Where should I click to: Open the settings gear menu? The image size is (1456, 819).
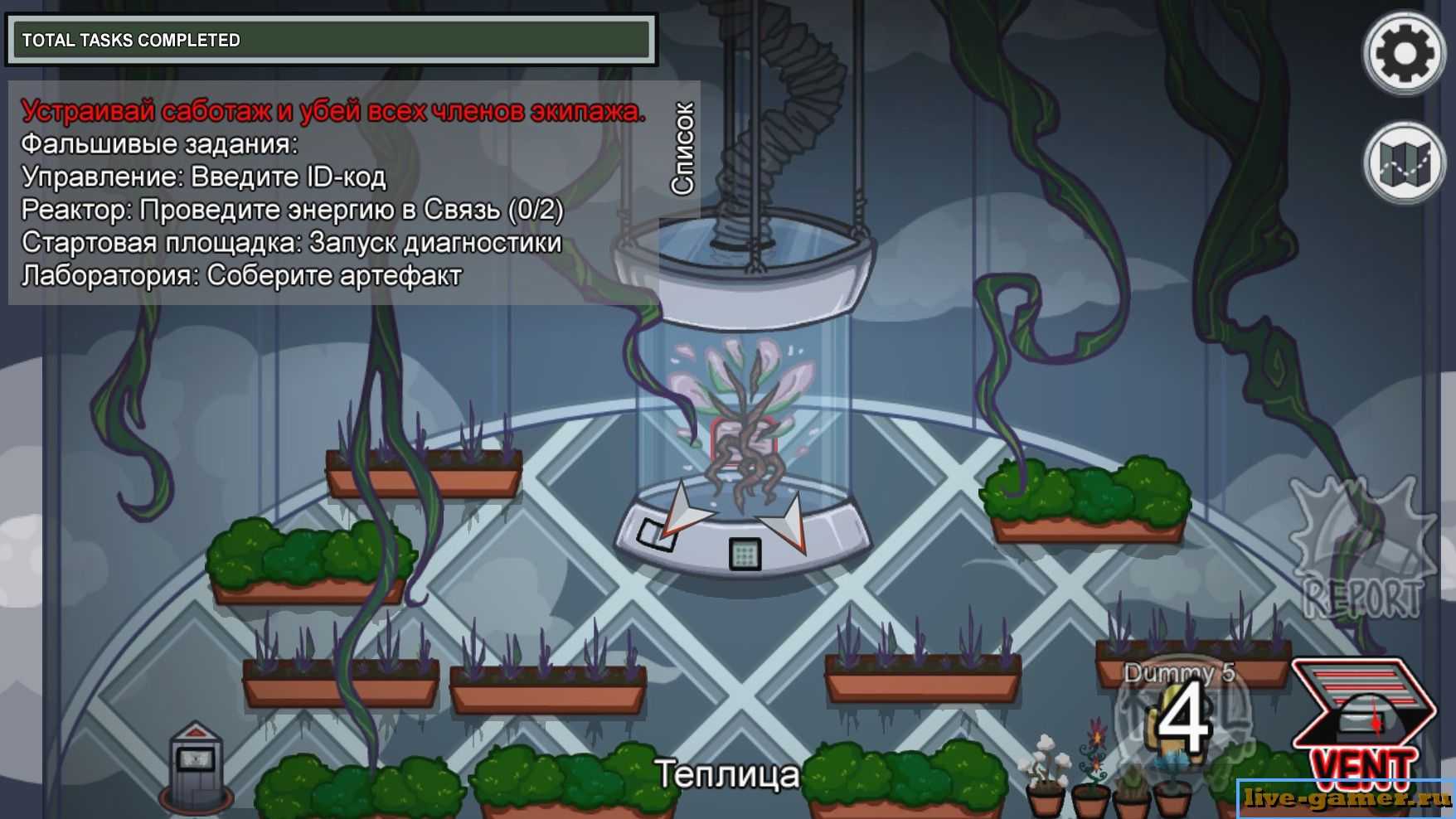(x=1404, y=54)
